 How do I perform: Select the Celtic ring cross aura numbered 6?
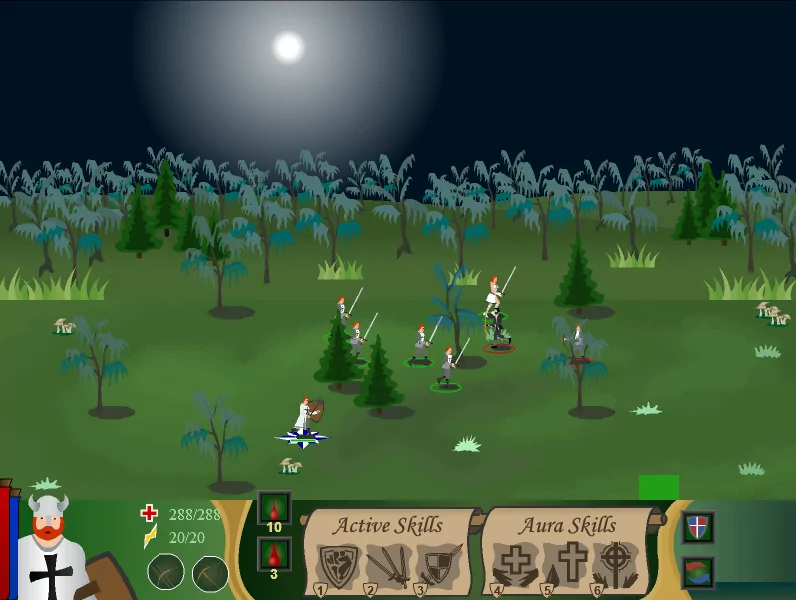click(x=618, y=565)
